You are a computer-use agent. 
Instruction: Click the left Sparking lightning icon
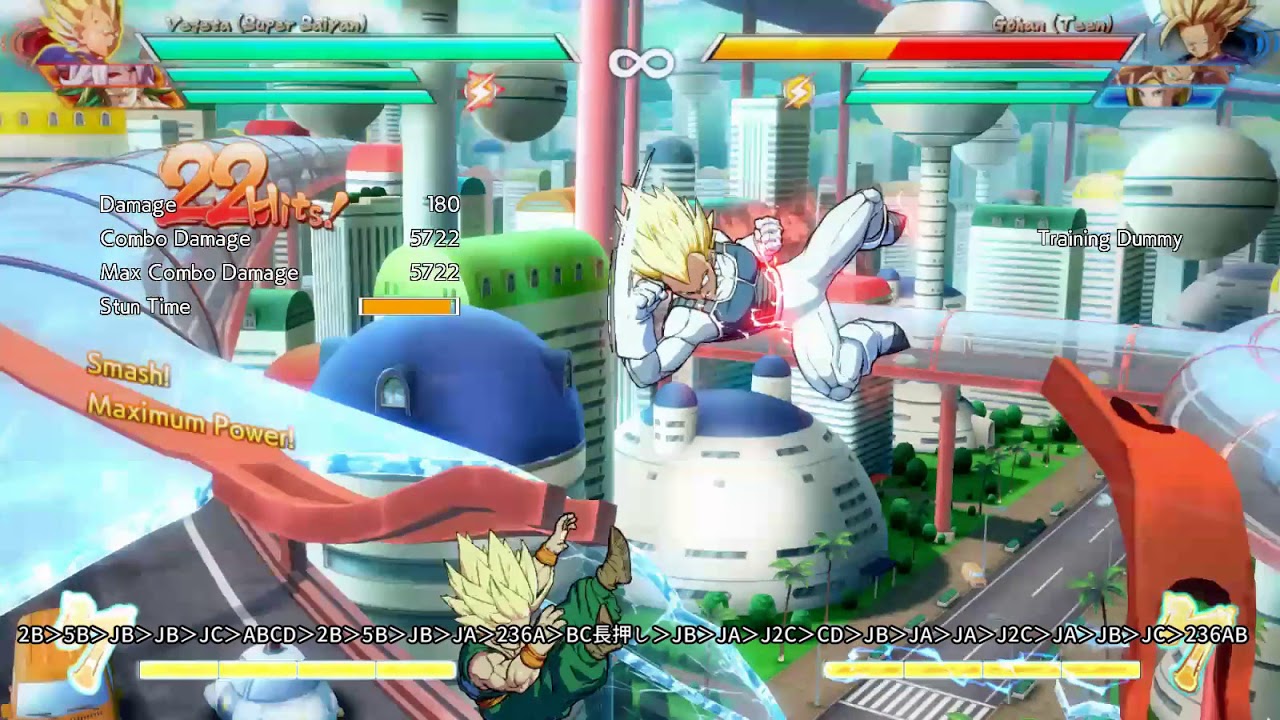pos(480,88)
